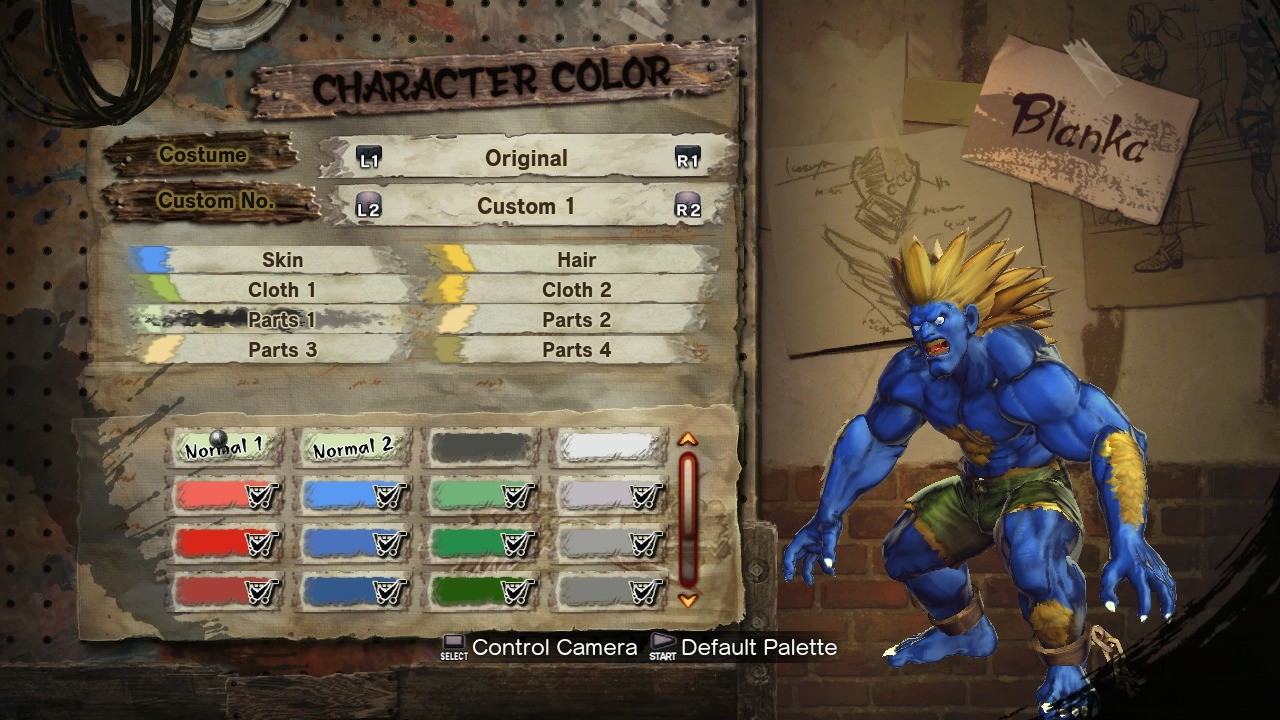Select the Skin color category
Image resolution: width=1280 pixels, height=720 pixels.
point(282,260)
